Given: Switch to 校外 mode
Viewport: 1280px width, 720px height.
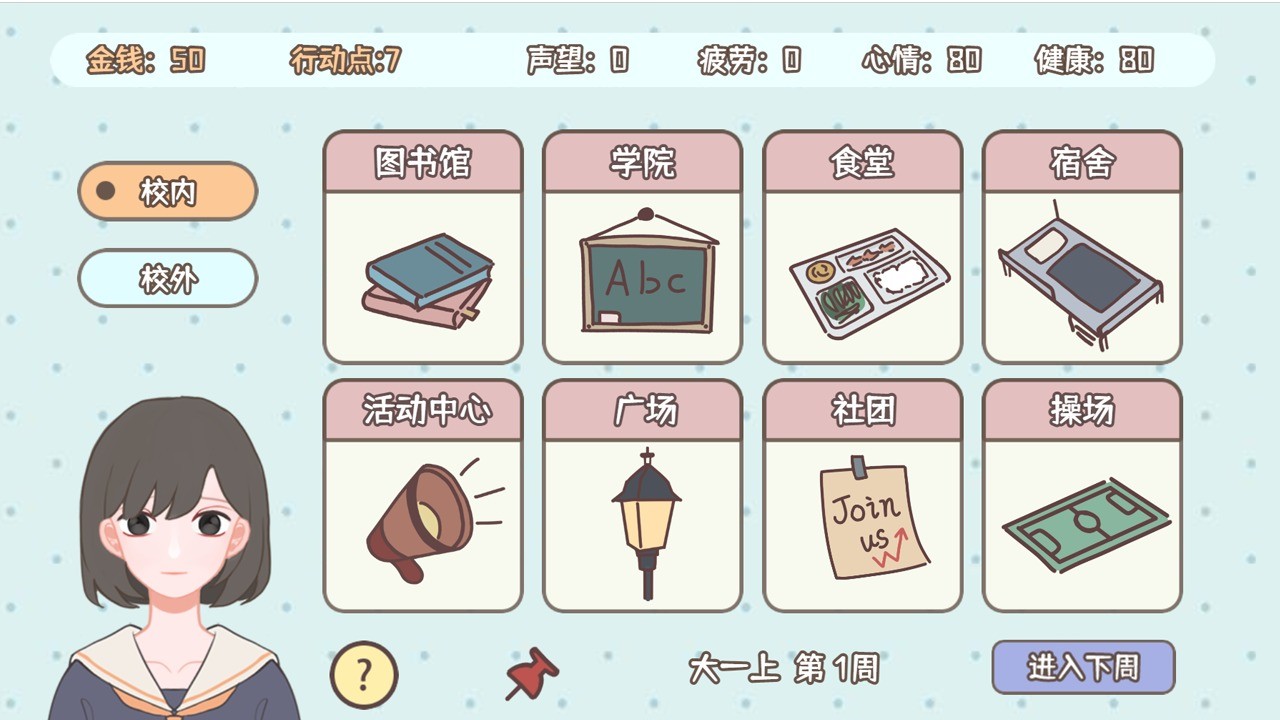Looking at the screenshot, I should (x=167, y=279).
